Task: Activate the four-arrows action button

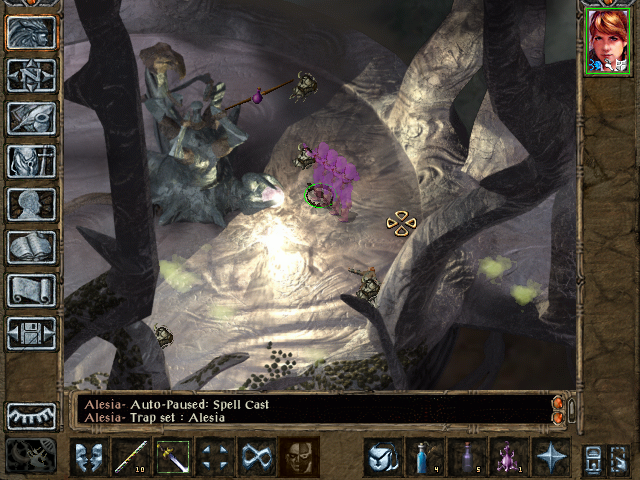Action: coord(214,457)
